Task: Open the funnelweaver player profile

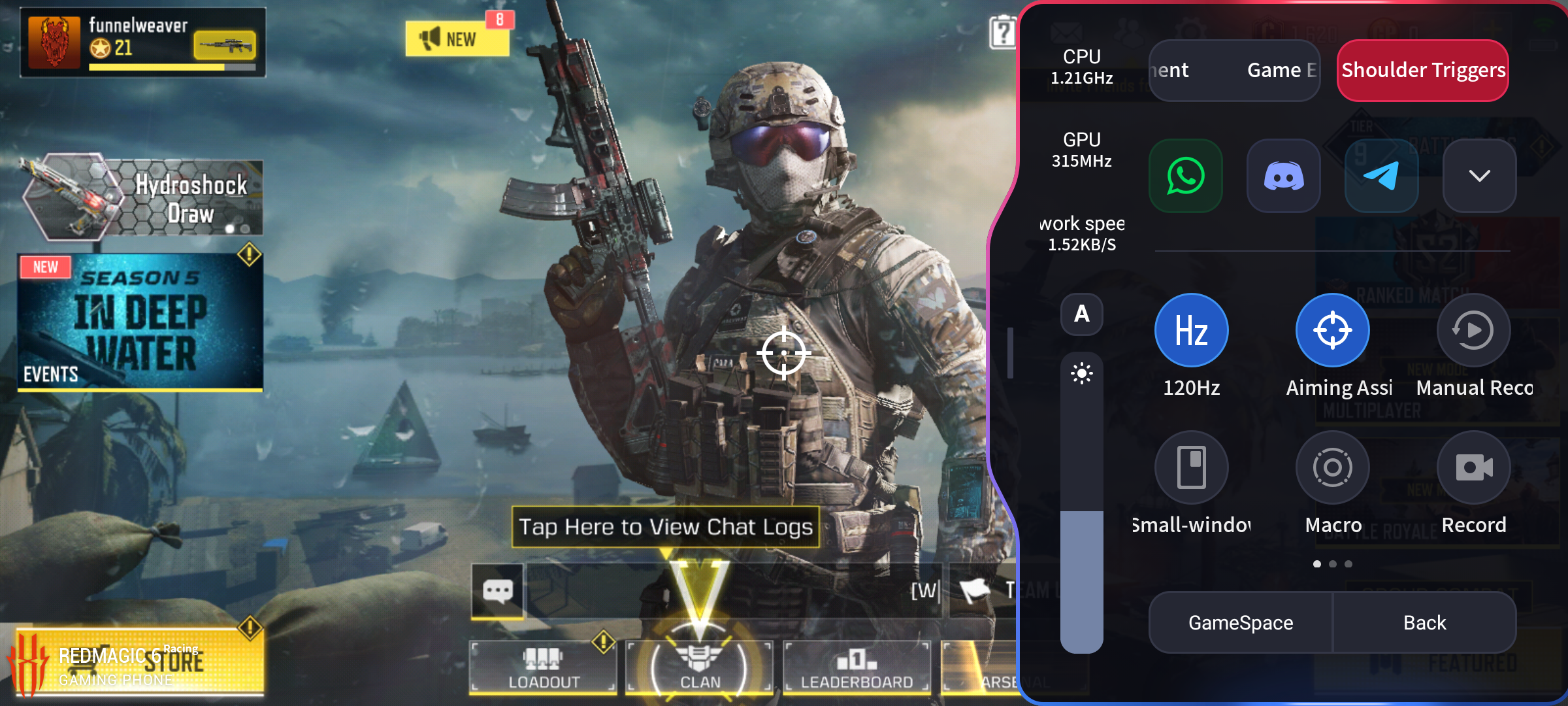Action: (x=142, y=42)
